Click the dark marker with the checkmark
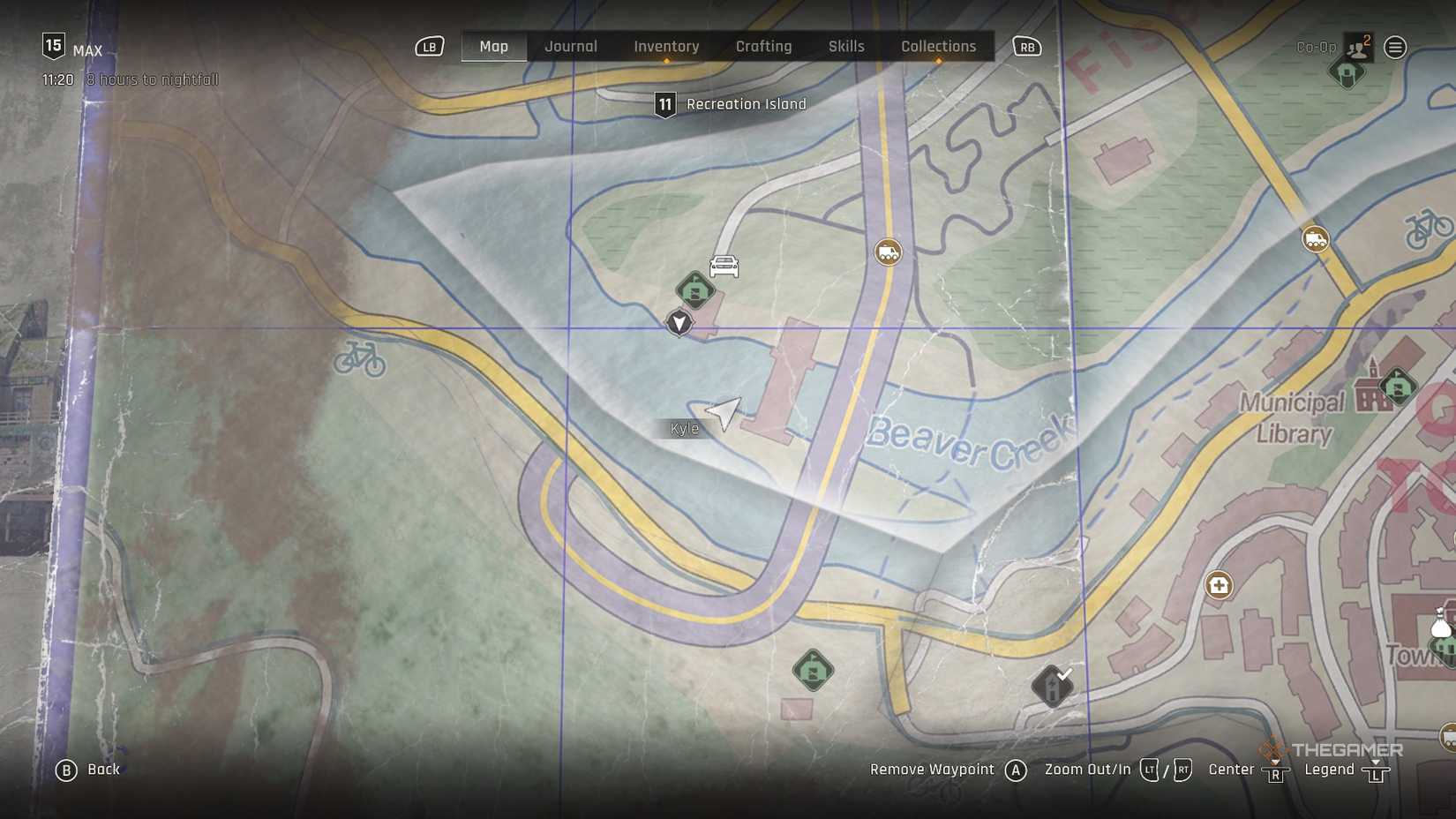Screen dimensions: 1456x819 click(x=1052, y=686)
